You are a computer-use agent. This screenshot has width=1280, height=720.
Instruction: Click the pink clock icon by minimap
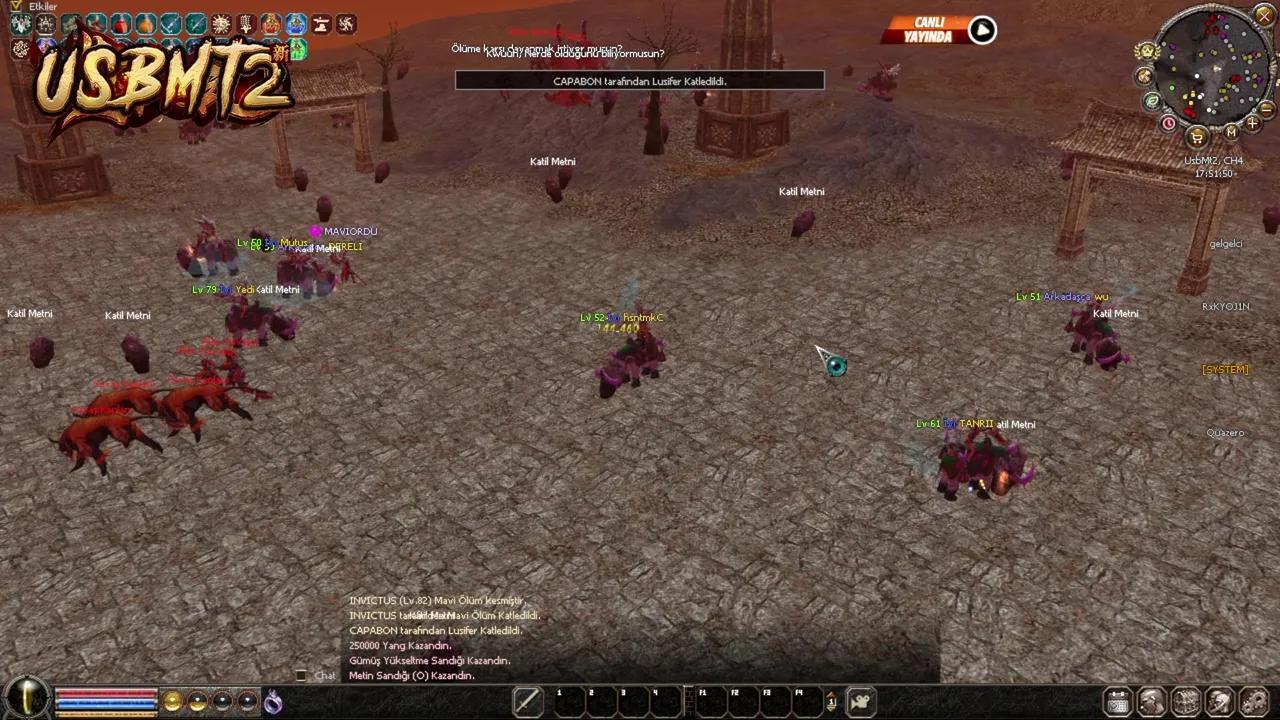(x=1168, y=124)
